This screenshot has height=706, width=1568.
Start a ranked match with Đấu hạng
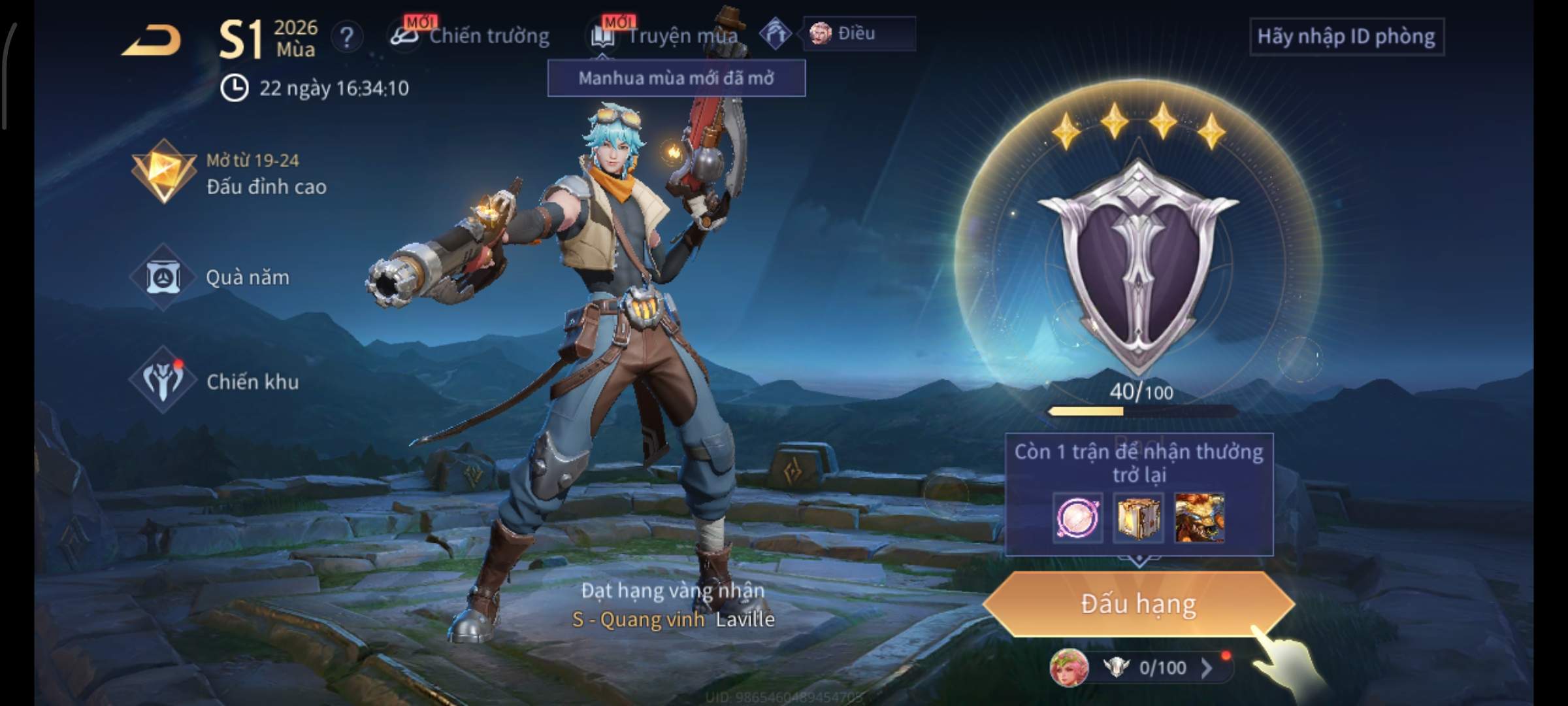[x=1138, y=604]
